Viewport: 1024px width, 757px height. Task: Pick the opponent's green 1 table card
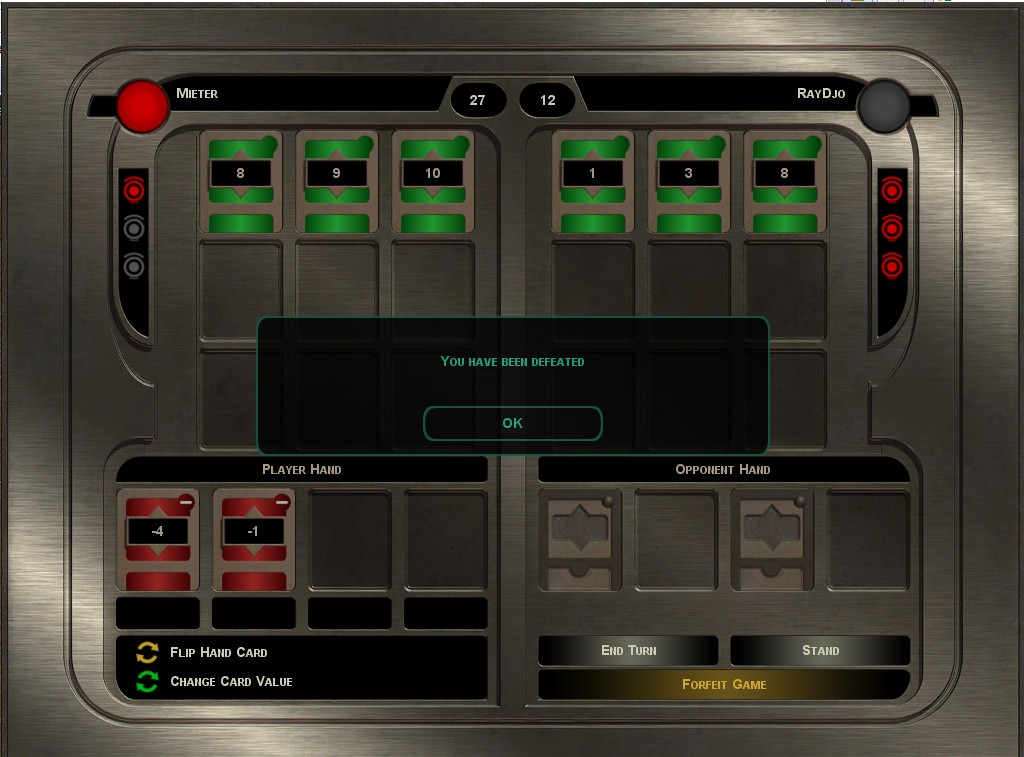click(x=592, y=182)
